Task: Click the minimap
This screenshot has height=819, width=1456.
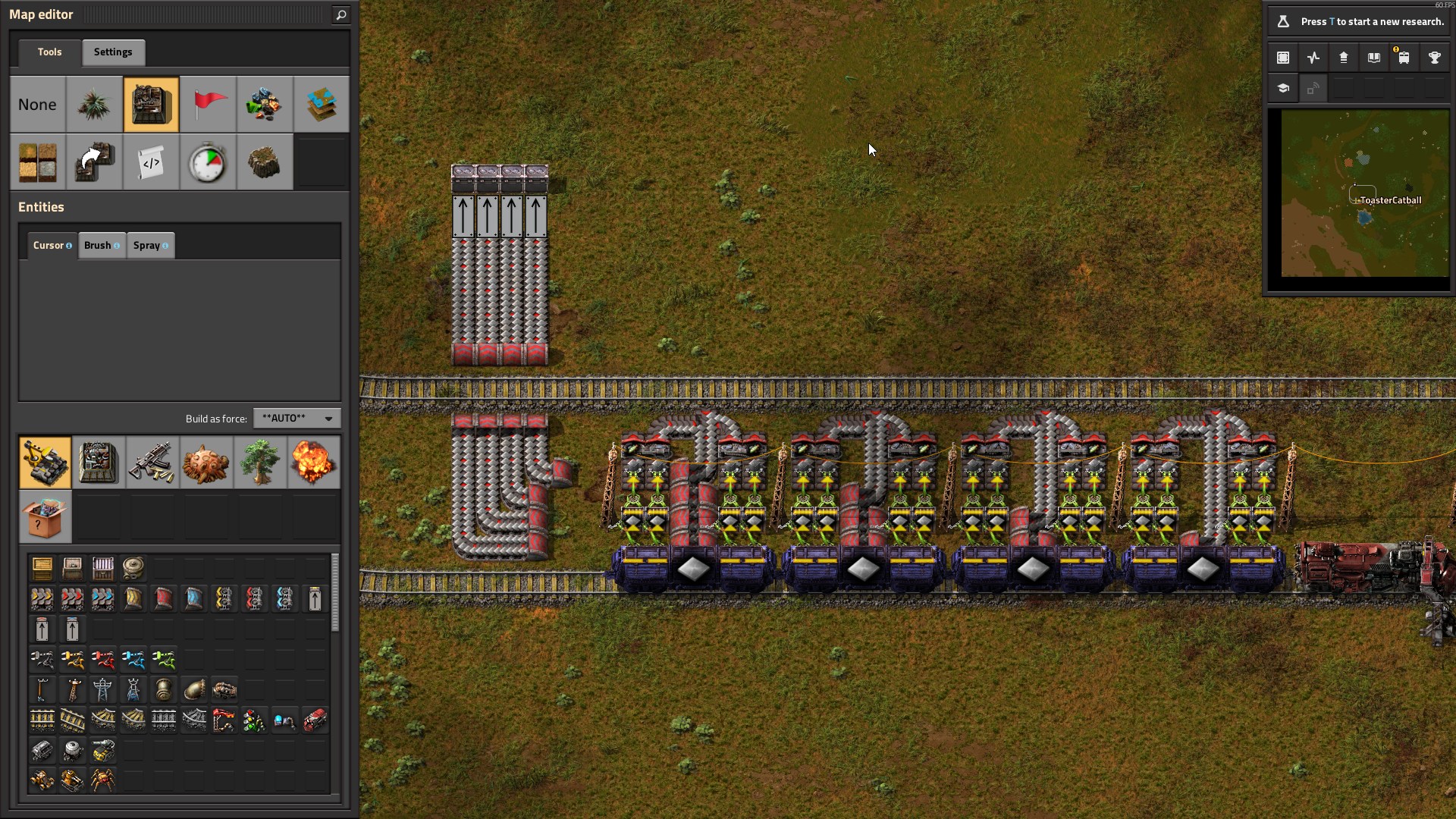Action: point(1365,193)
